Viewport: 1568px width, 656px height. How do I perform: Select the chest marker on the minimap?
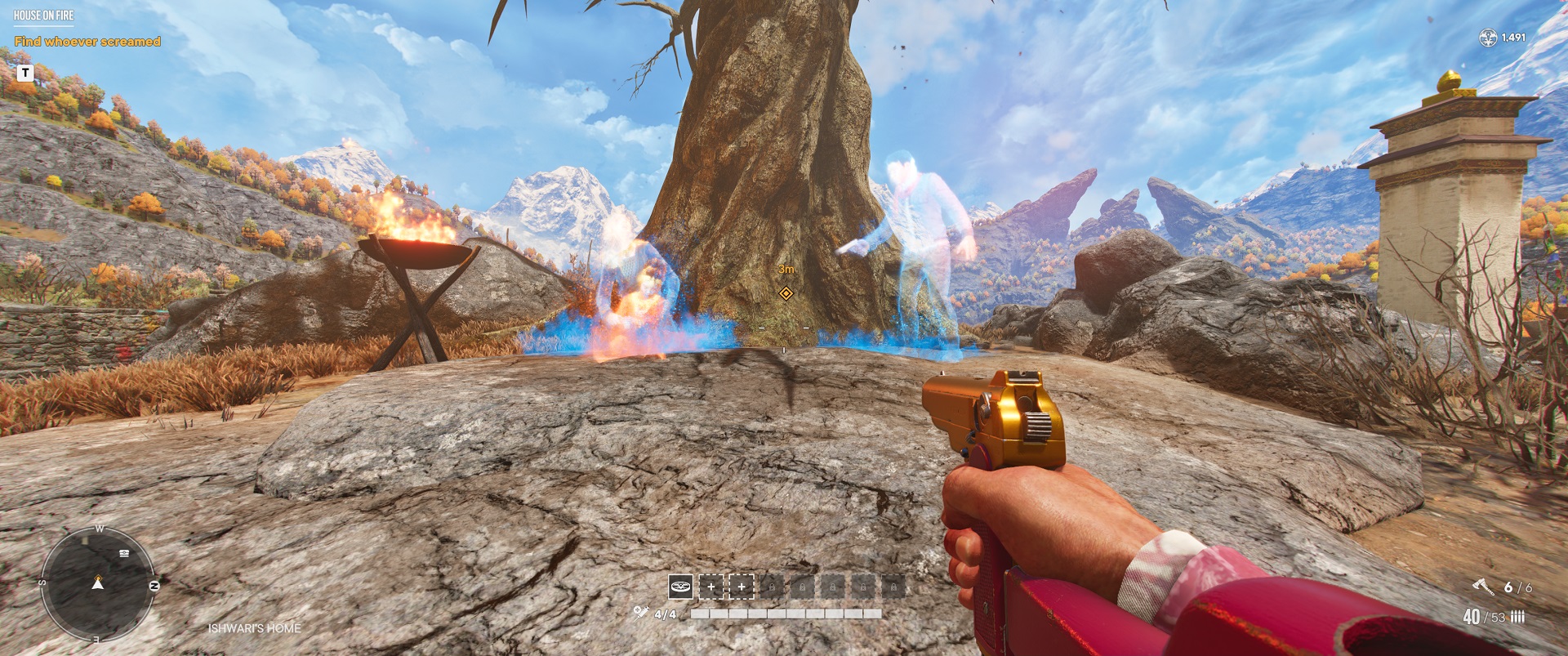coord(124,553)
